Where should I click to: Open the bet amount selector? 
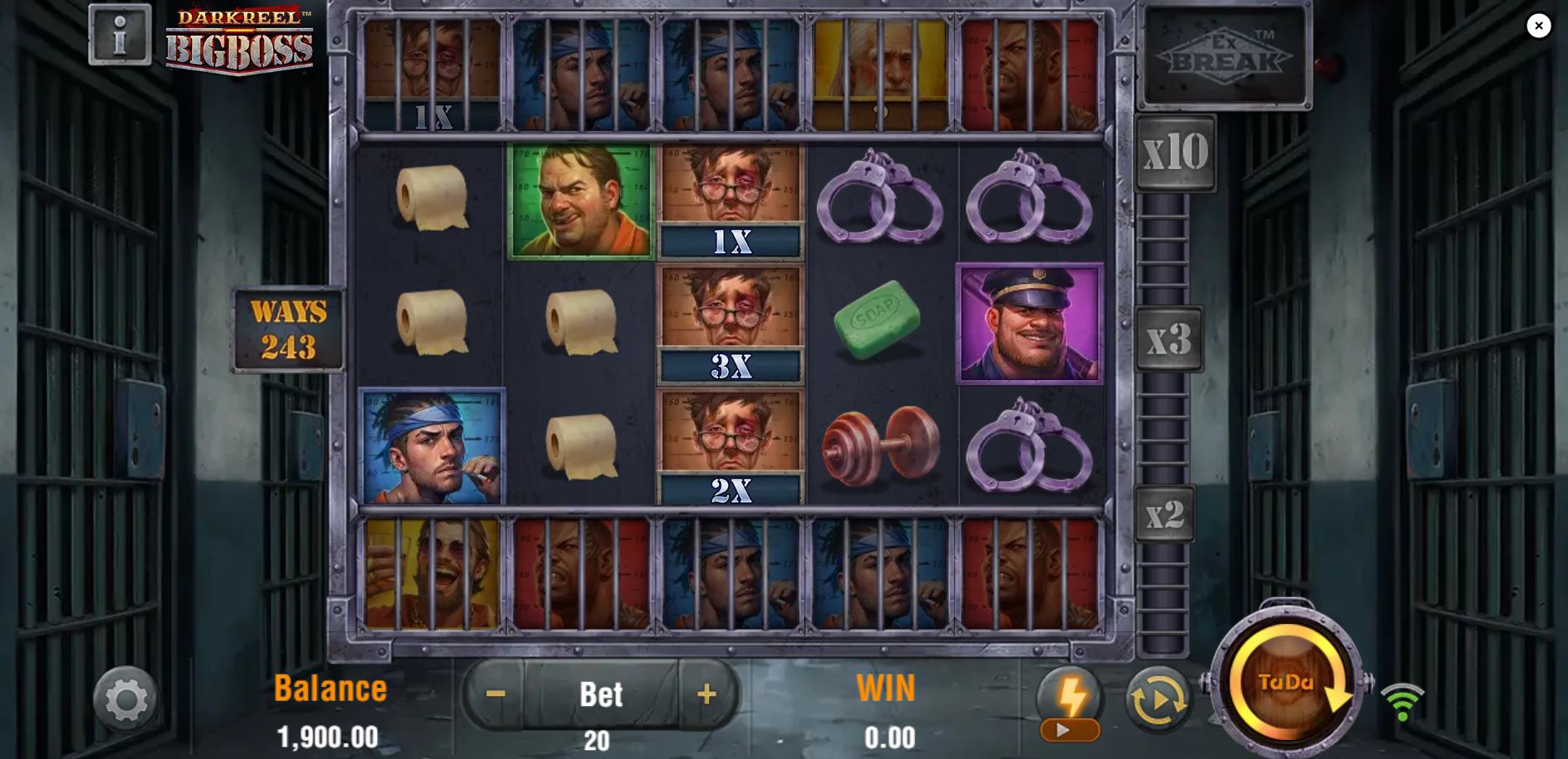coord(600,695)
